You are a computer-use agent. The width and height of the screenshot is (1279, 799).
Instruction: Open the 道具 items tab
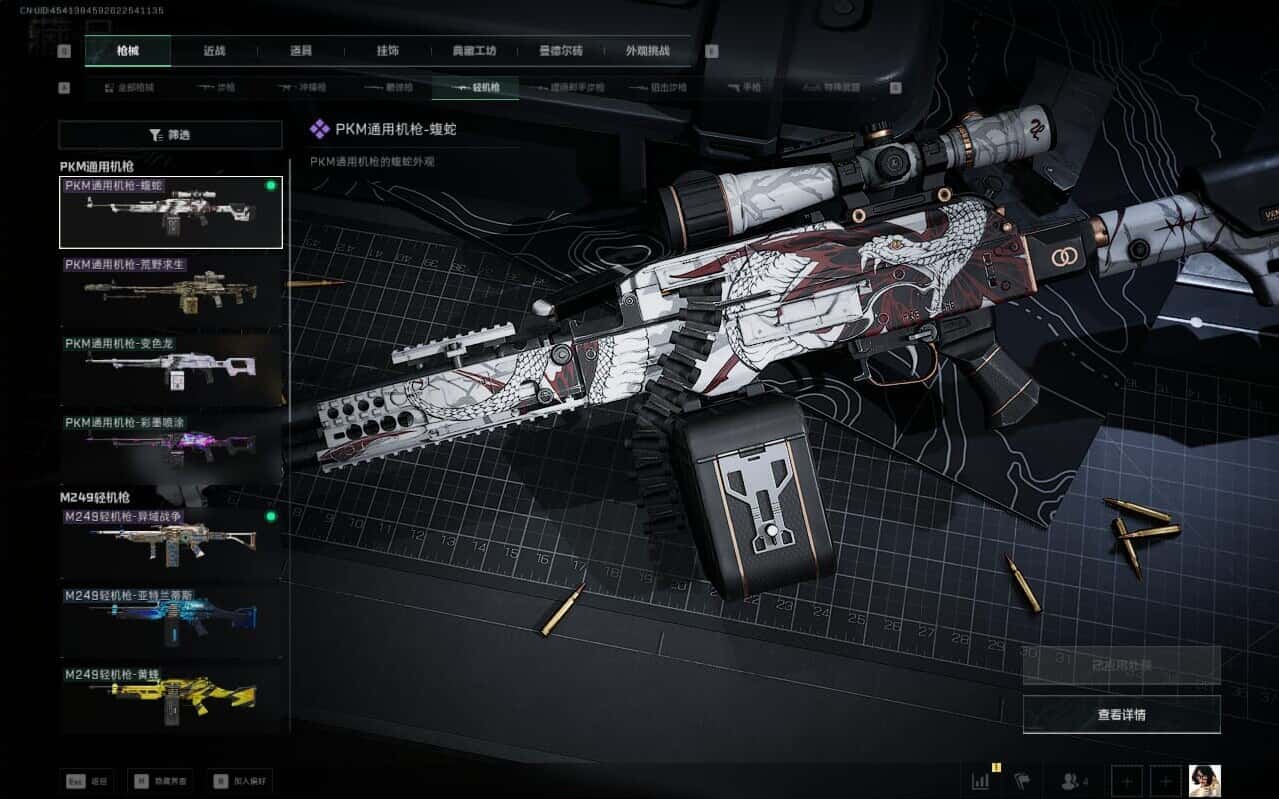click(x=301, y=51)
